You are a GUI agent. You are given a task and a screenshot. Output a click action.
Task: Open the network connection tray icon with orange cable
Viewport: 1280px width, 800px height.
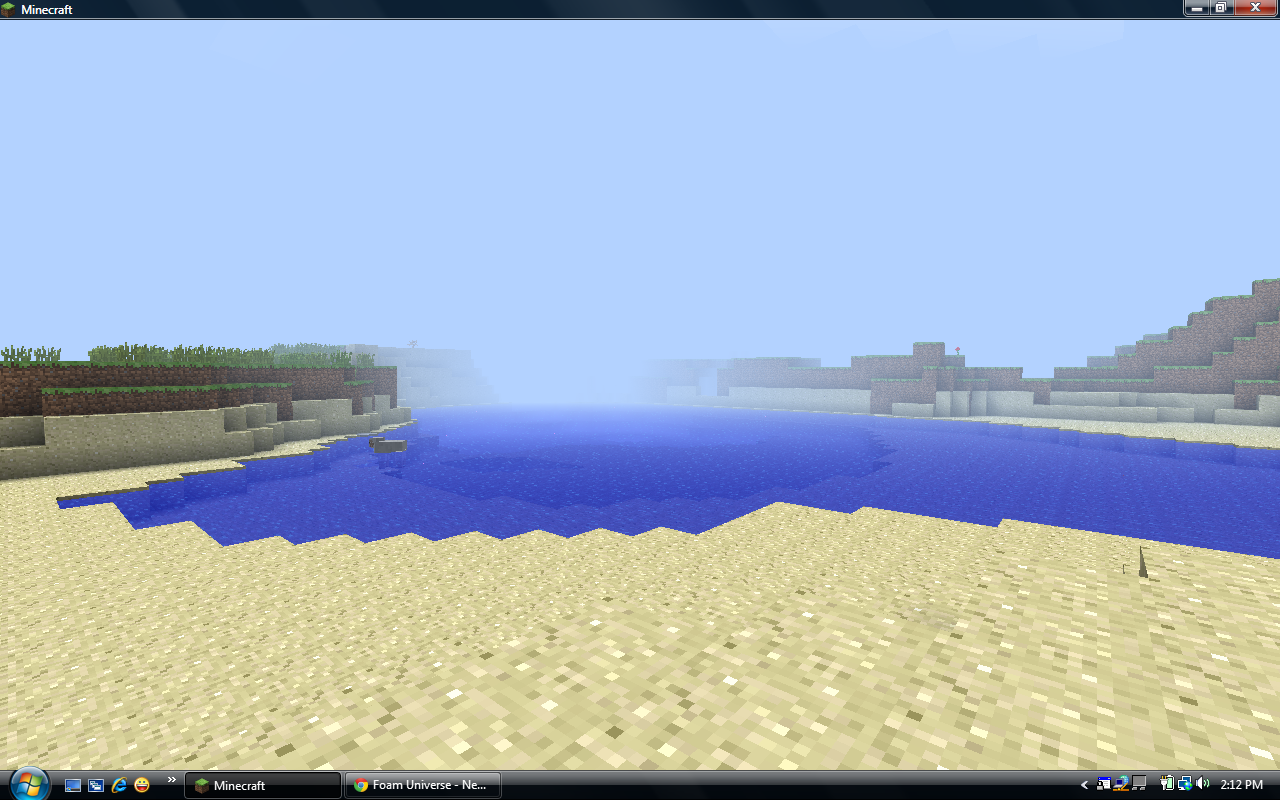pos(1120,784)
